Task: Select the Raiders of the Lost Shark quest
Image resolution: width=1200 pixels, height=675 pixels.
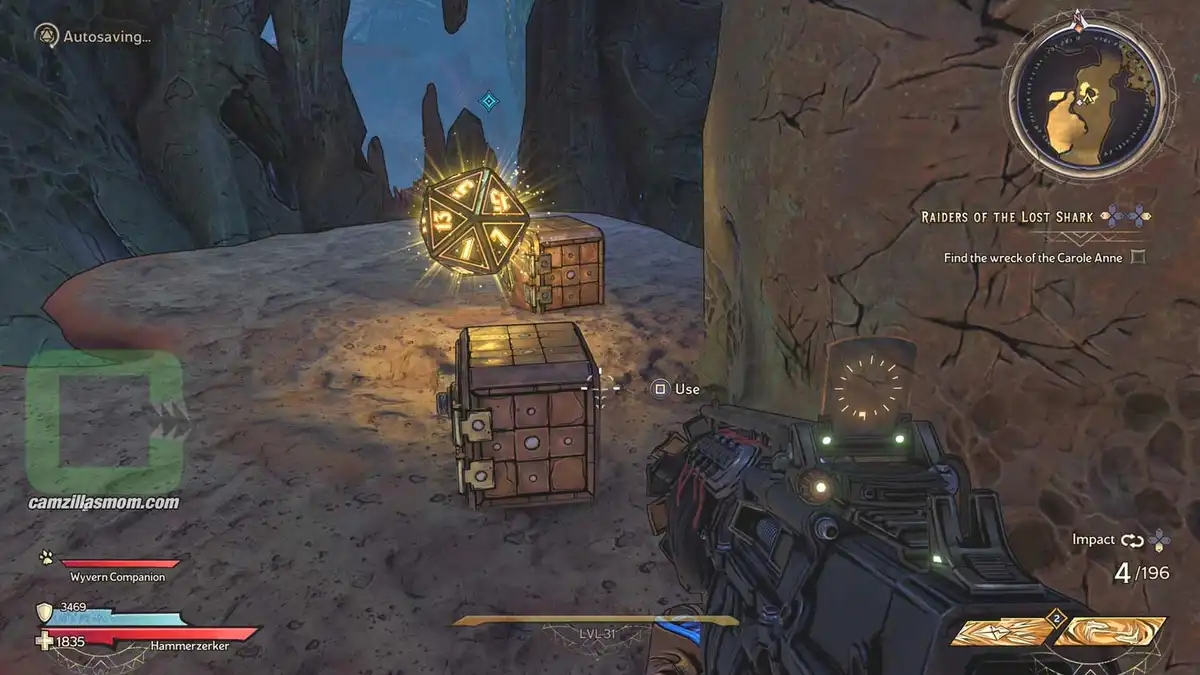Action: (x=1007, y=216)
